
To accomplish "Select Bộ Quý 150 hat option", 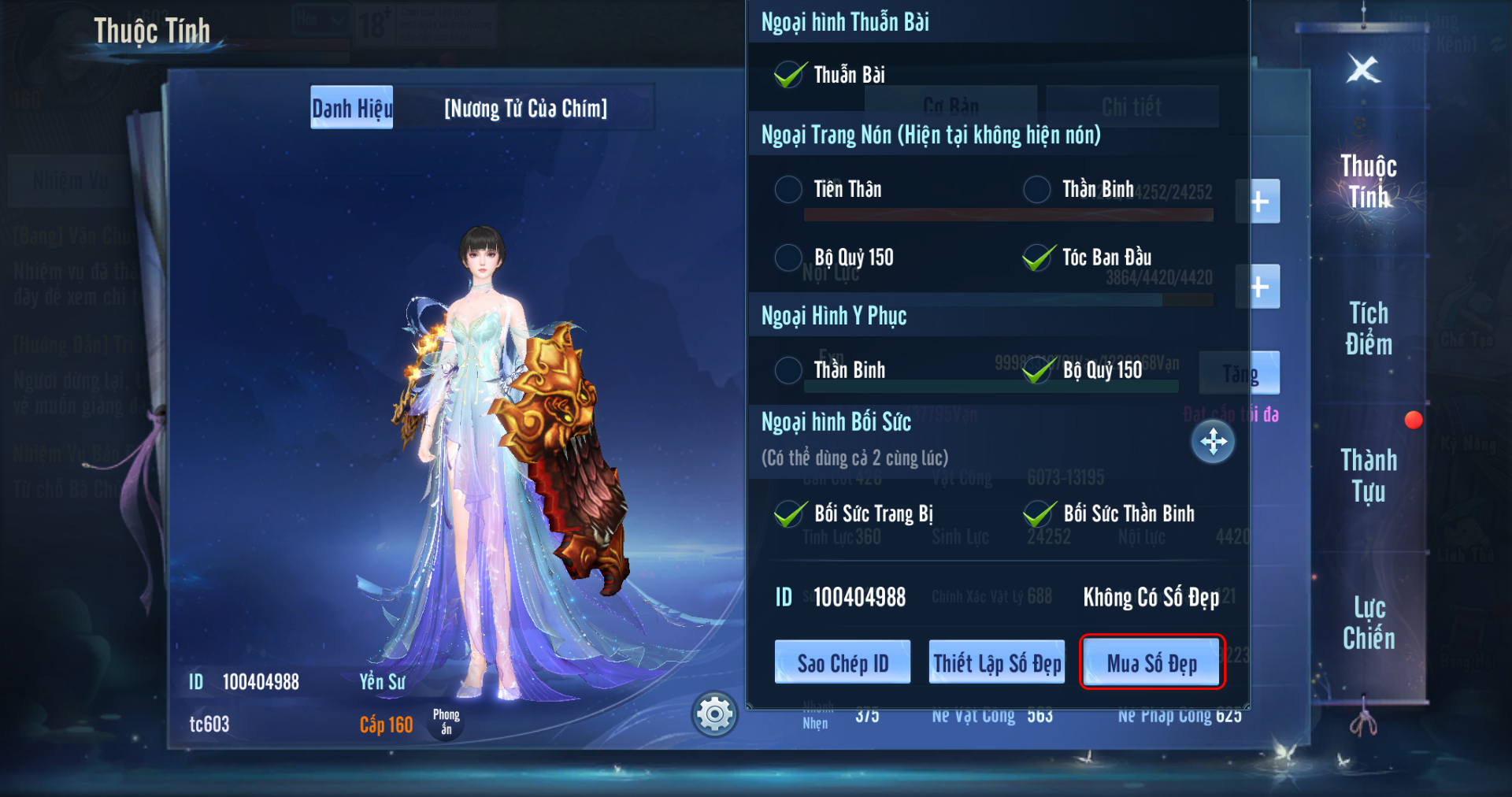I will (788, 258).
